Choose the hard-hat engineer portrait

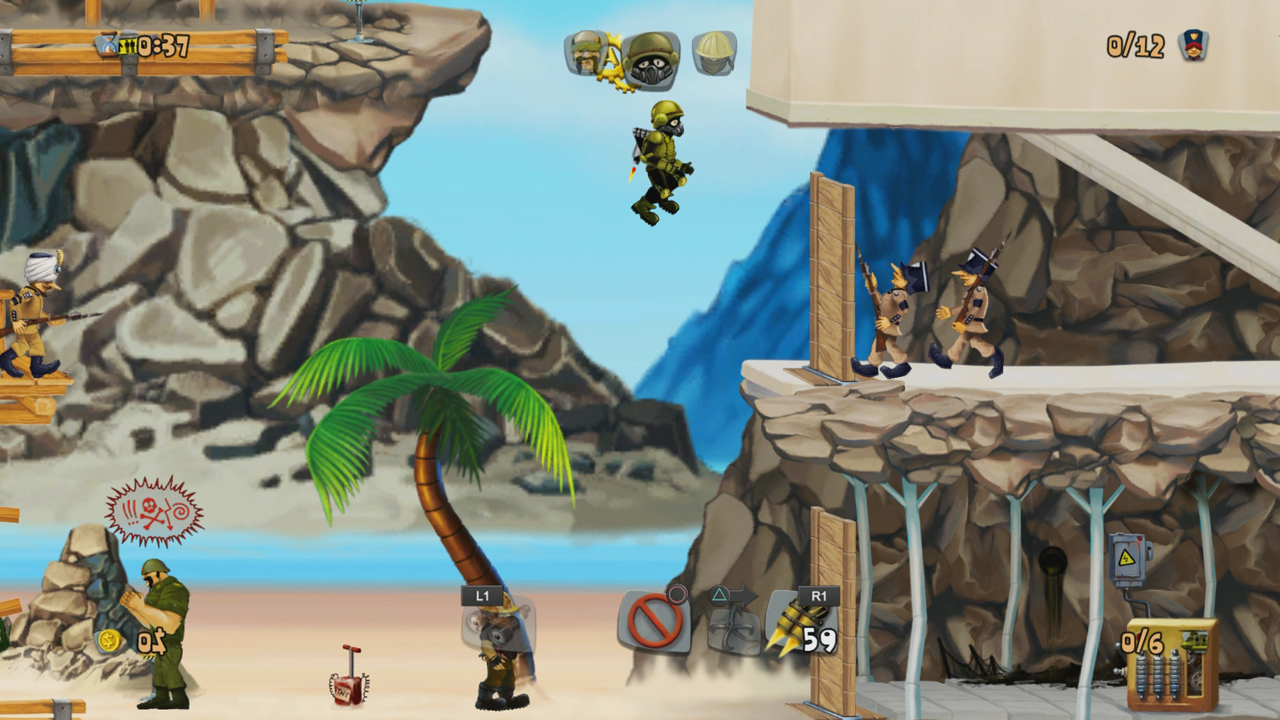[x=714, y=53]
